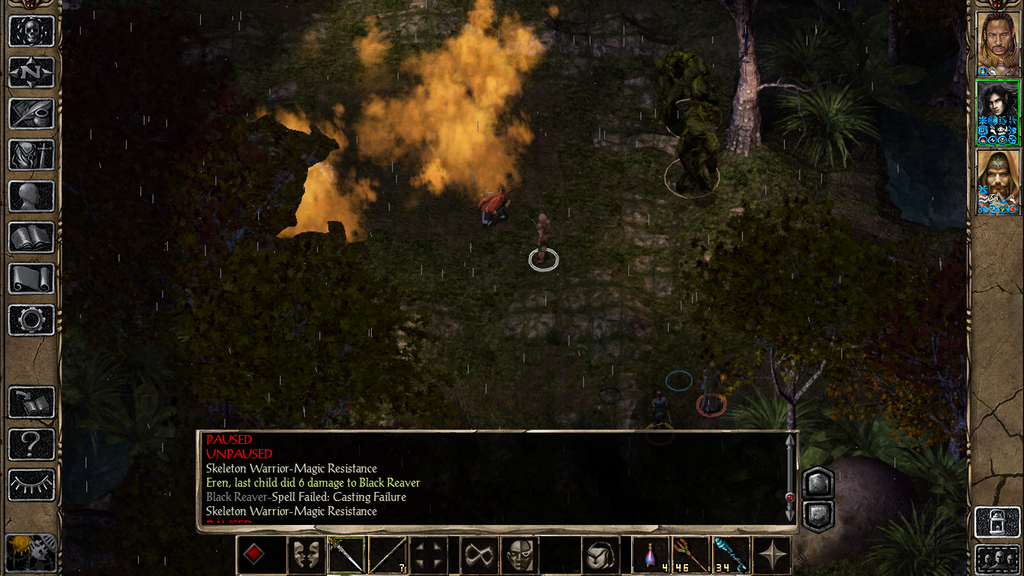Select the first party member portrait
The height and width of the screenshot is (576, 1024).
(997, 43)
